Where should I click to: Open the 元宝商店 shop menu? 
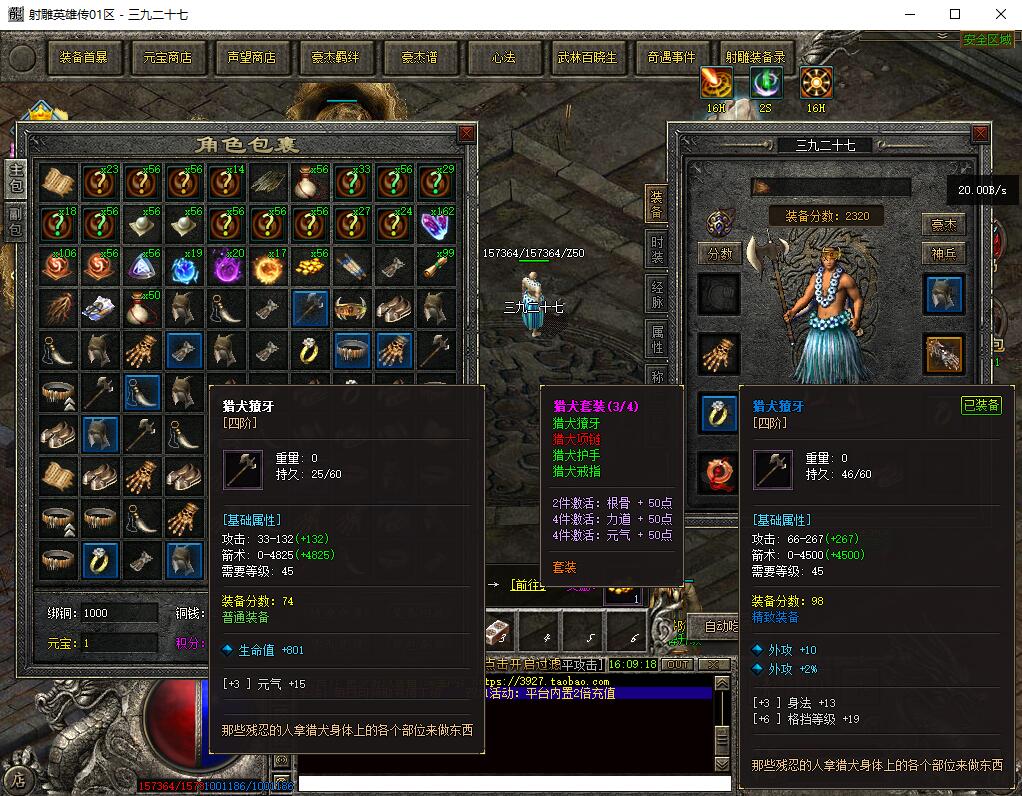click(167, 58)
